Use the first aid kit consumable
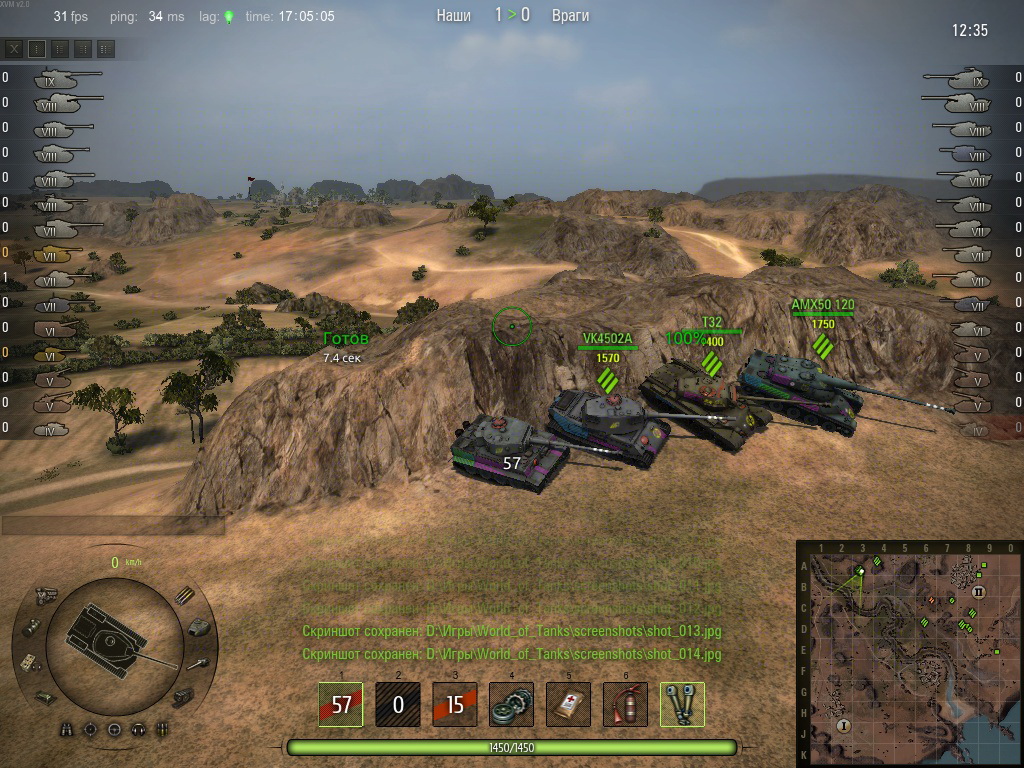Viewport: 1024px width, 768px height. point(569,704)
